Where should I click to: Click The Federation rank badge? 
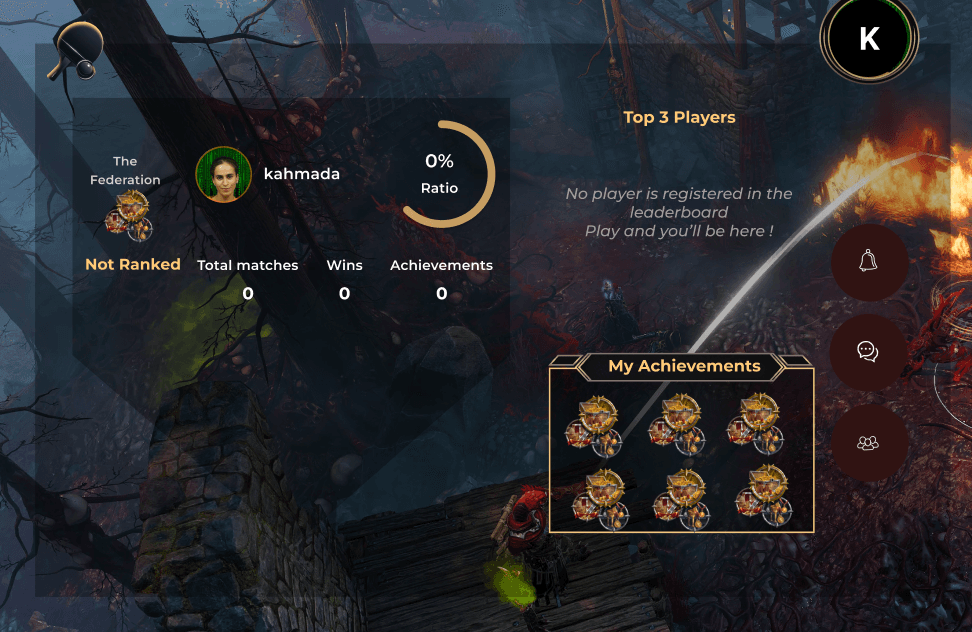(130, 216)
